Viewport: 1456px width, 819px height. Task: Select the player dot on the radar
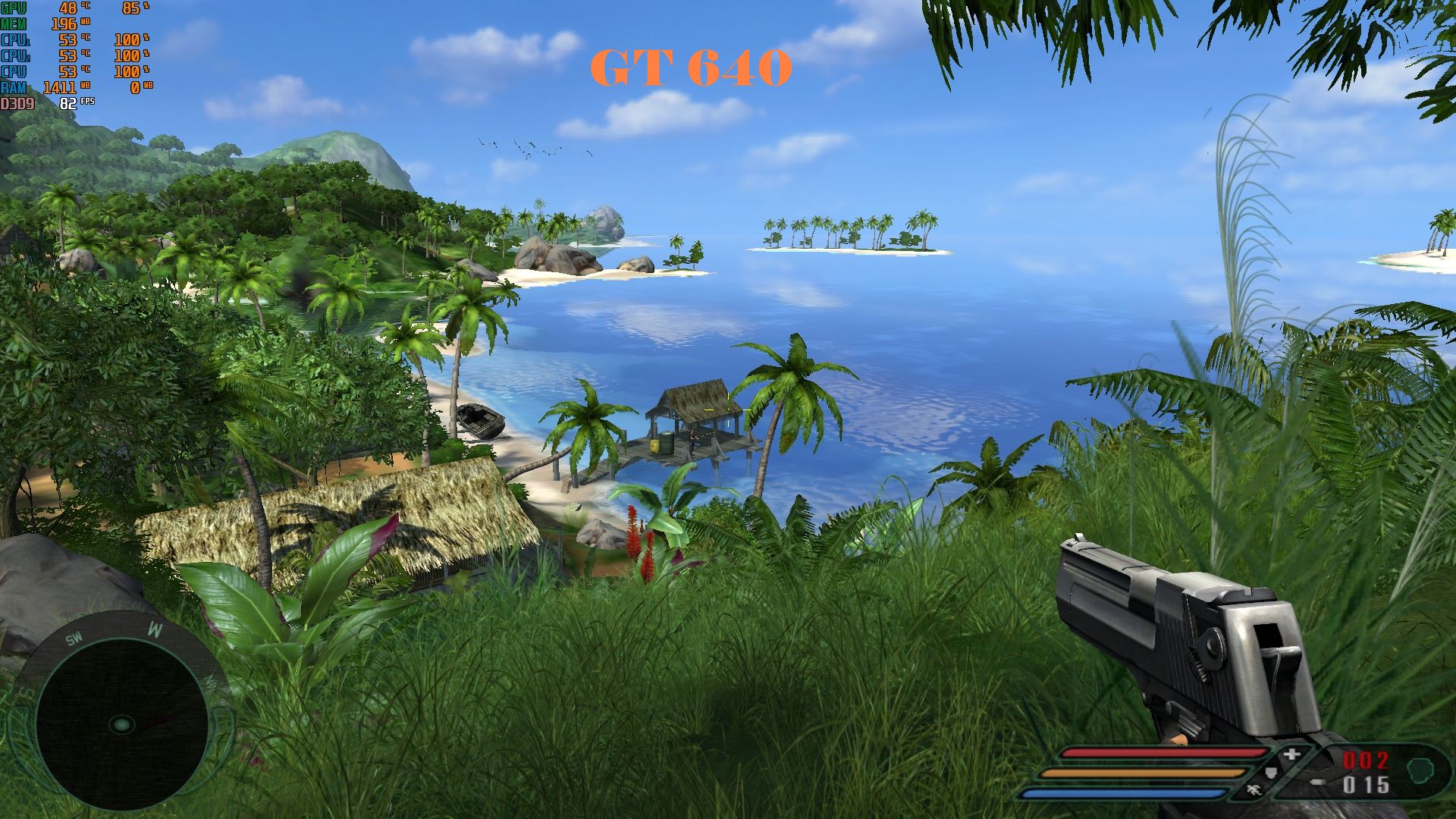click(x=121, y=726)
